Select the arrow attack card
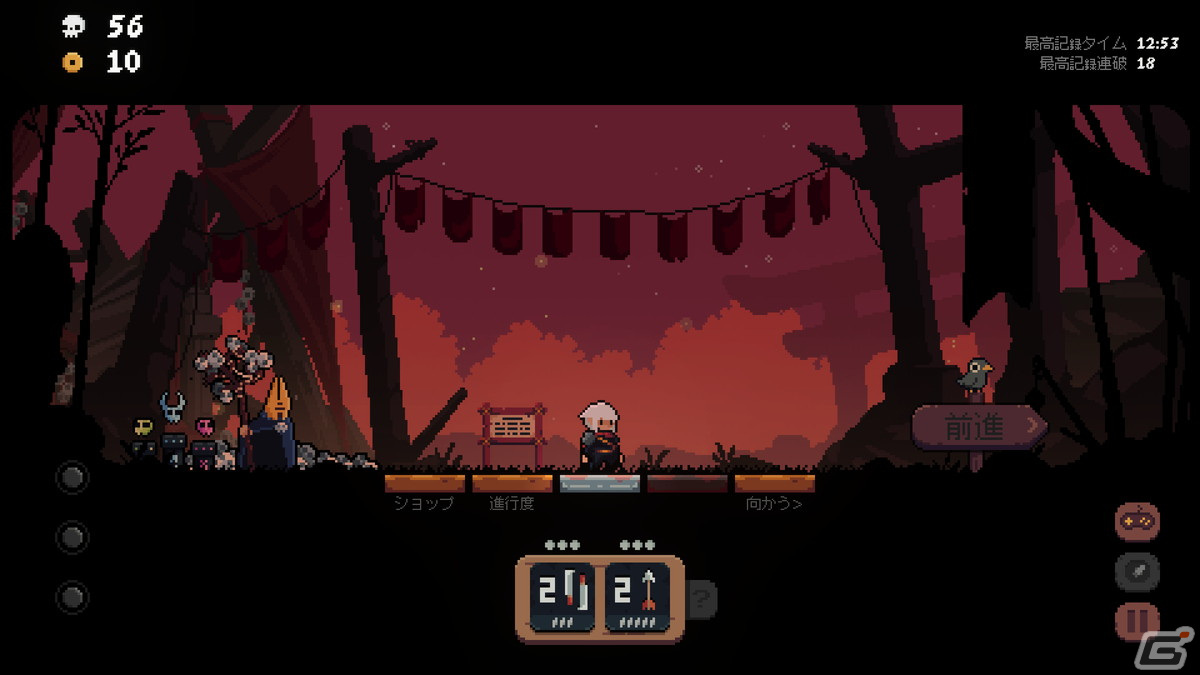The image size is (1200, 675). 637,597
